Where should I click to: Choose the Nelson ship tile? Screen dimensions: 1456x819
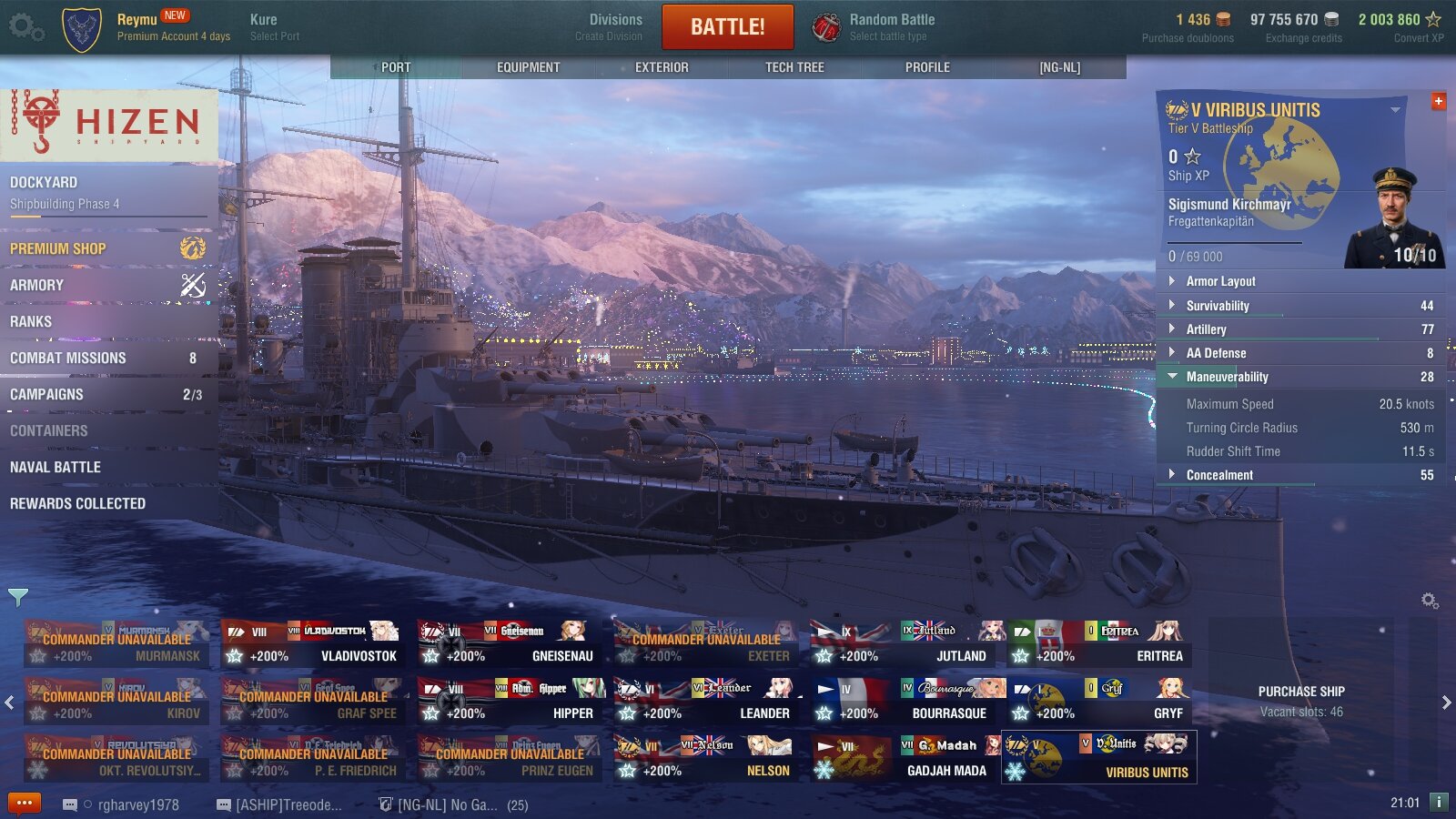pyautogui.click(x=706, y=757)
